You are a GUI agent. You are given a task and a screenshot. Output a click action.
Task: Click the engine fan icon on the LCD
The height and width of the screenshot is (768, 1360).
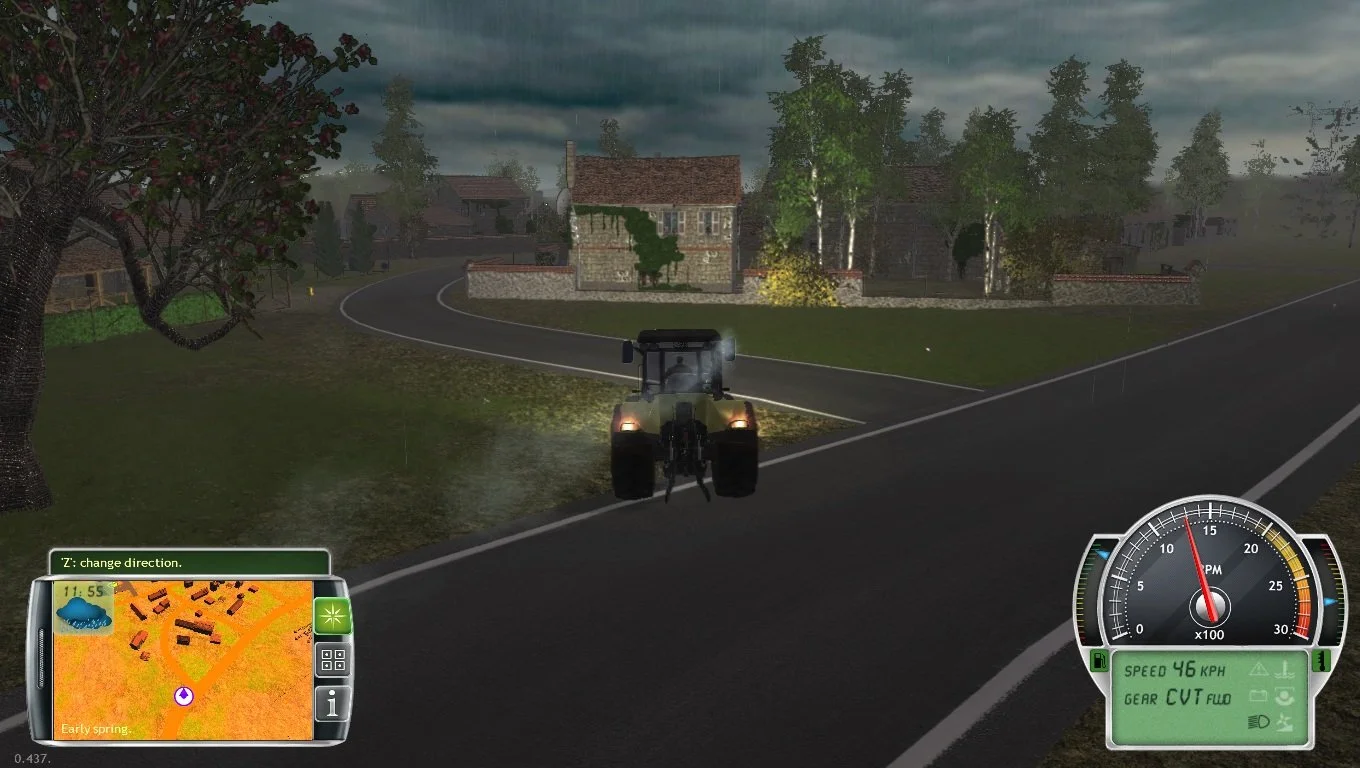(x=1285, y=722)
